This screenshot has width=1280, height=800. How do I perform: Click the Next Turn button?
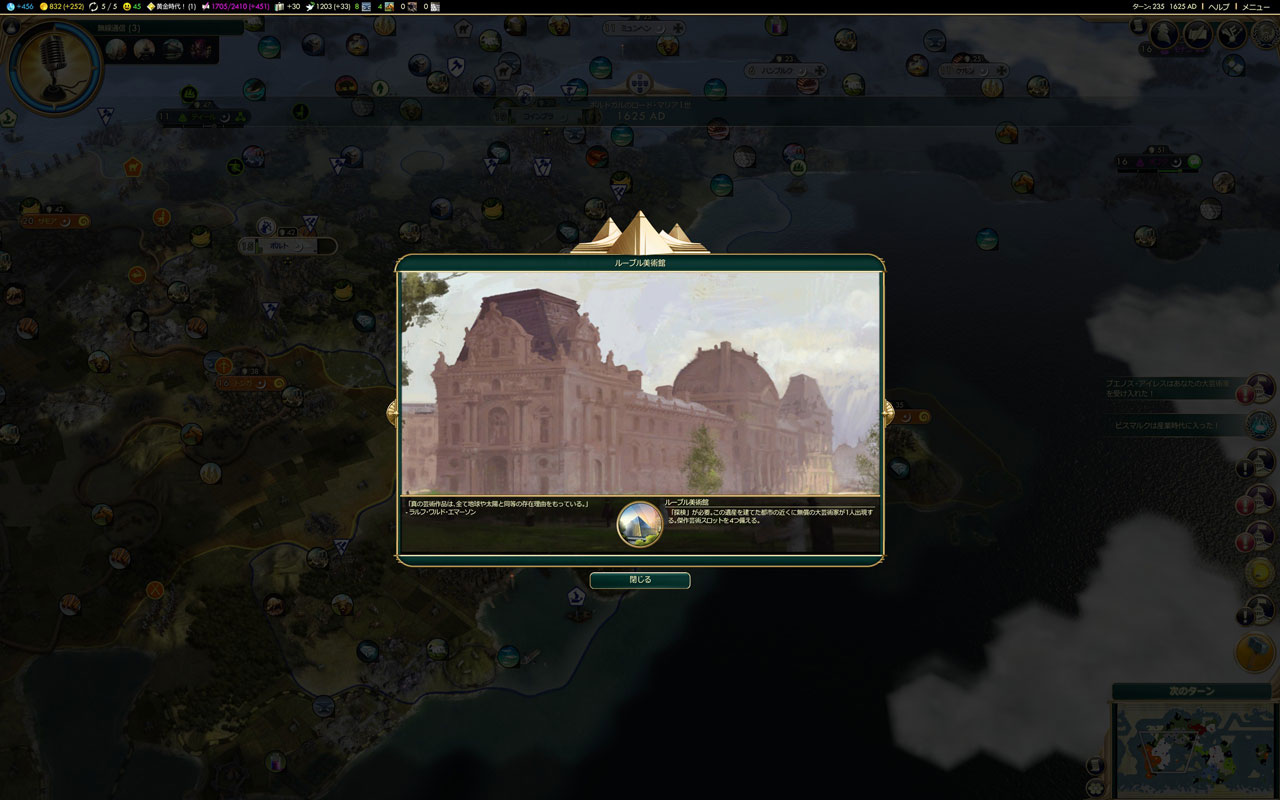(1191, 691)
